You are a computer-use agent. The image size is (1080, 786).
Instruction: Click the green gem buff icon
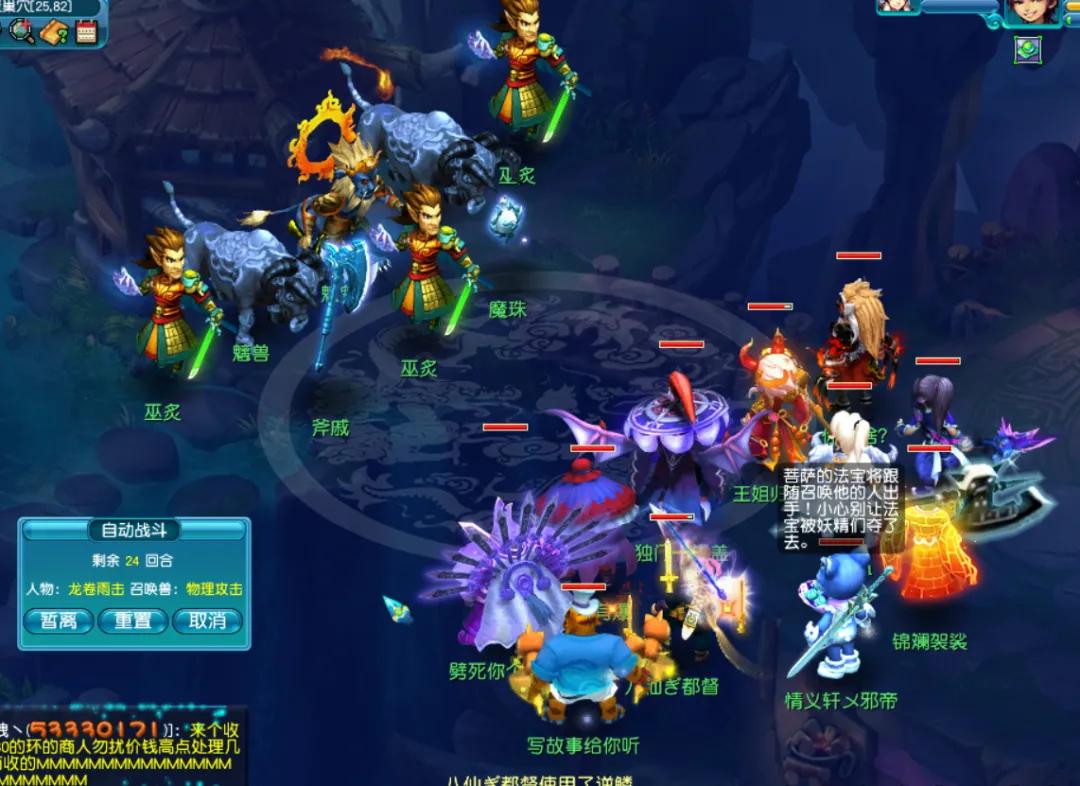coord(1026,47)
